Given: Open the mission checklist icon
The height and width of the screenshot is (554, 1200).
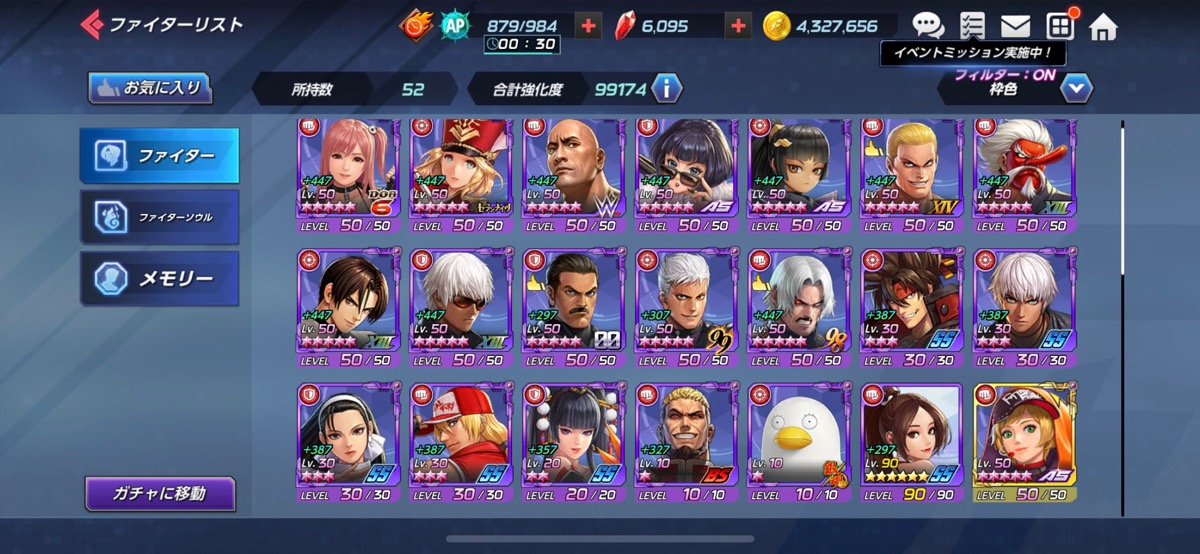Looking at the screenshot, I should [971, 26].
